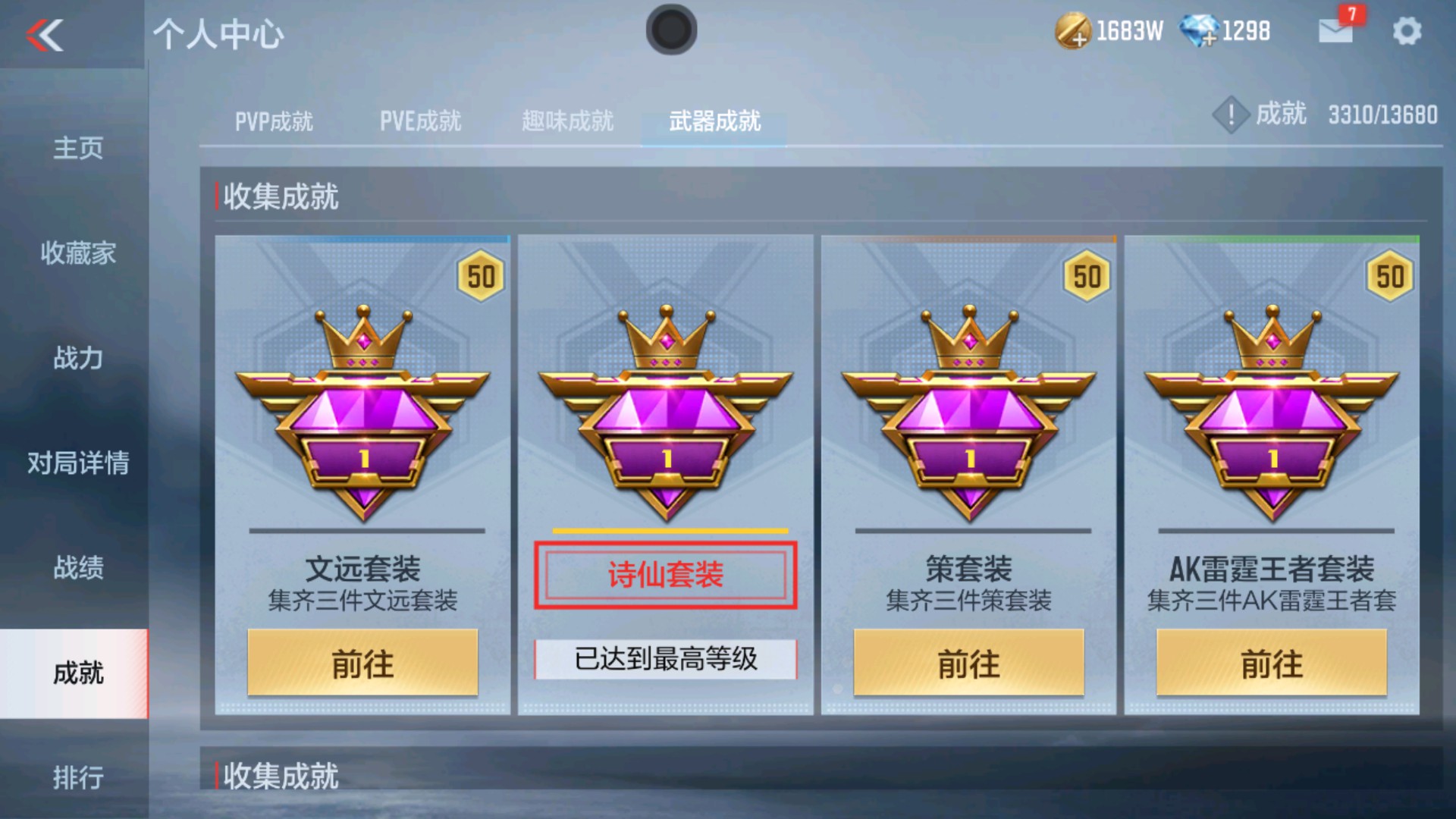Viewport: 1456px width, 819px height.
Task: Click the back arrow at top left
Action: (x=43, y=34)
